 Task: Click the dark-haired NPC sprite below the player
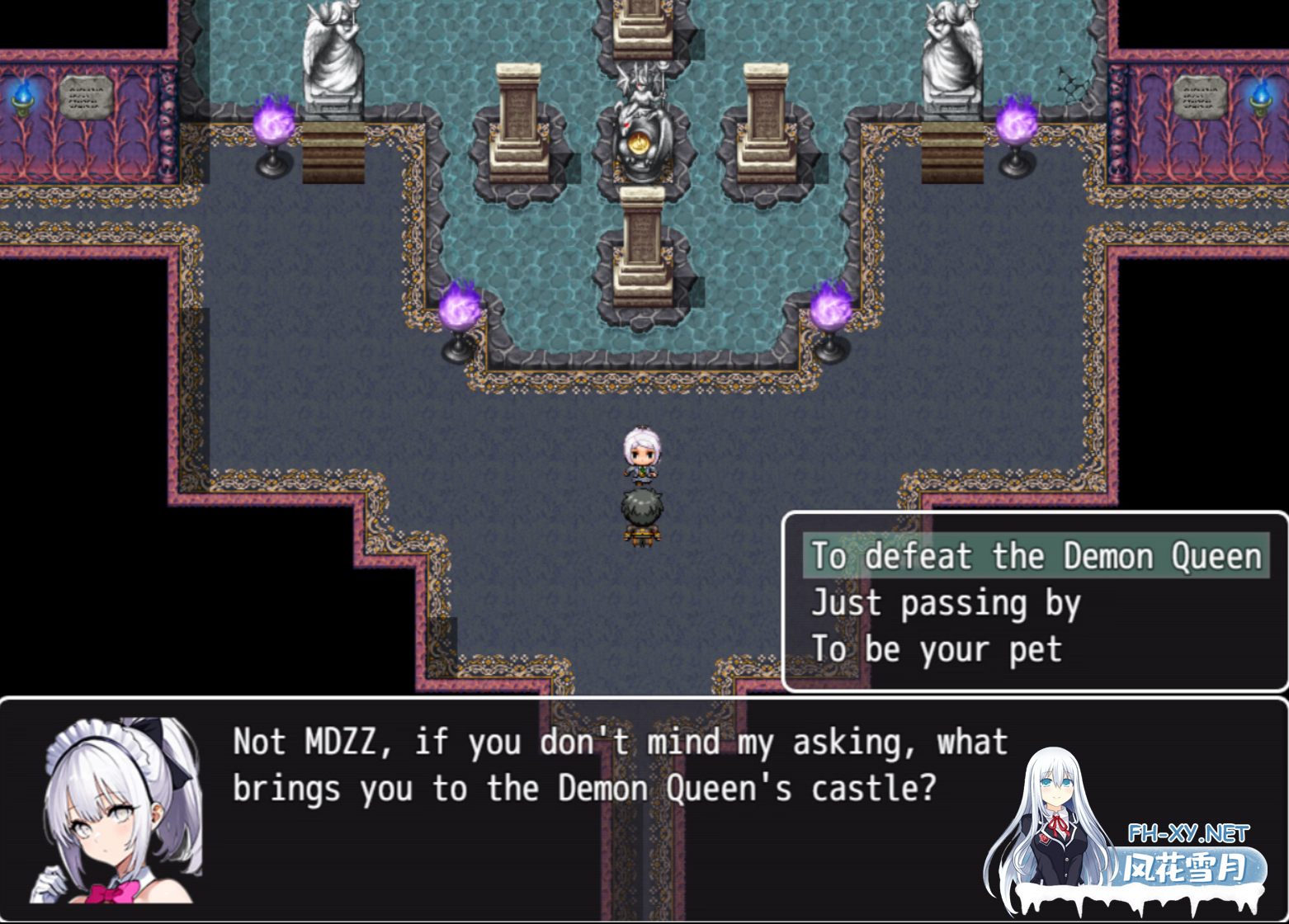[644, 516]
